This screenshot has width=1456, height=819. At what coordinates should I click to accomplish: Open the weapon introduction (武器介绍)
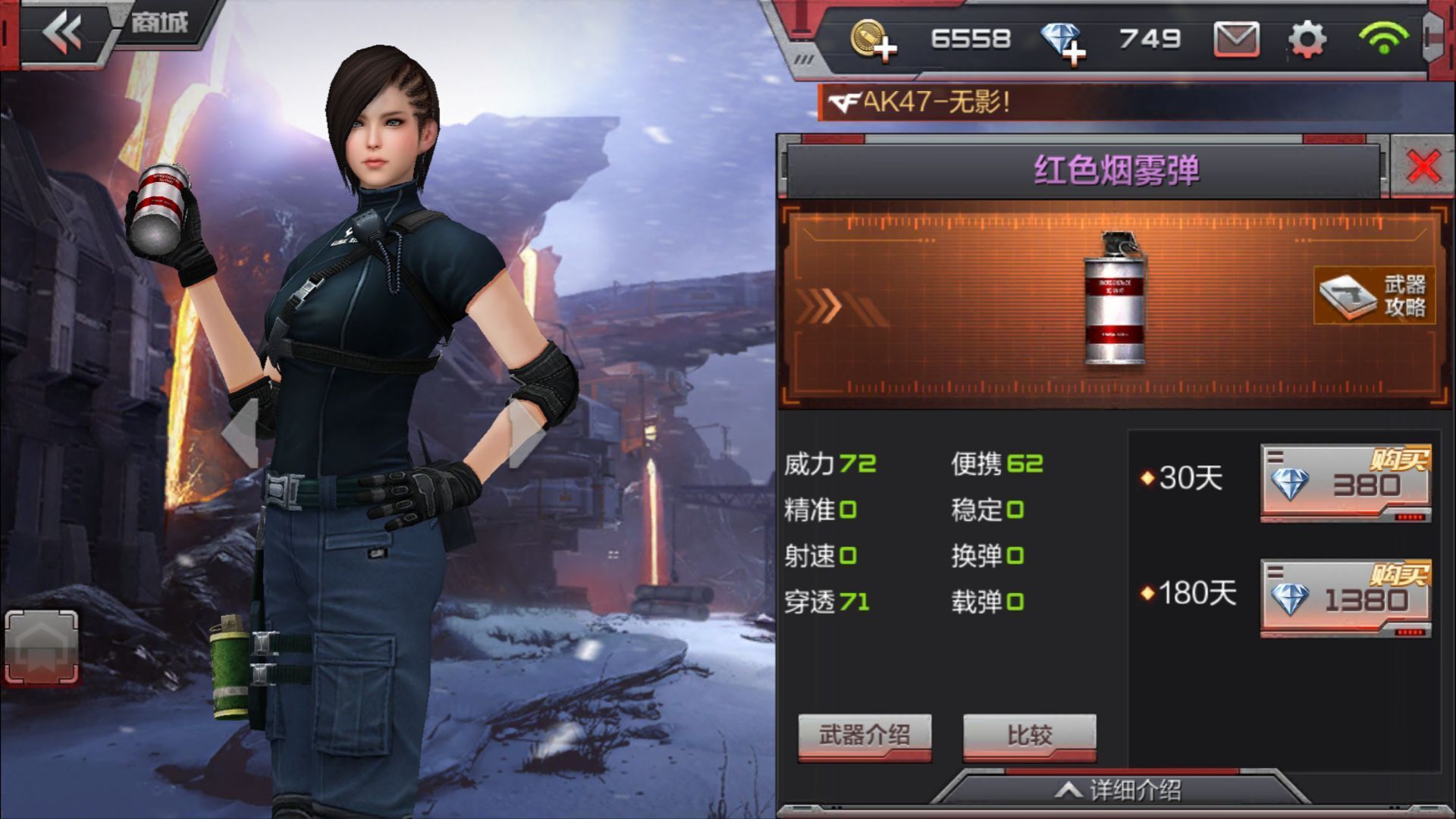tap(864, 736)
